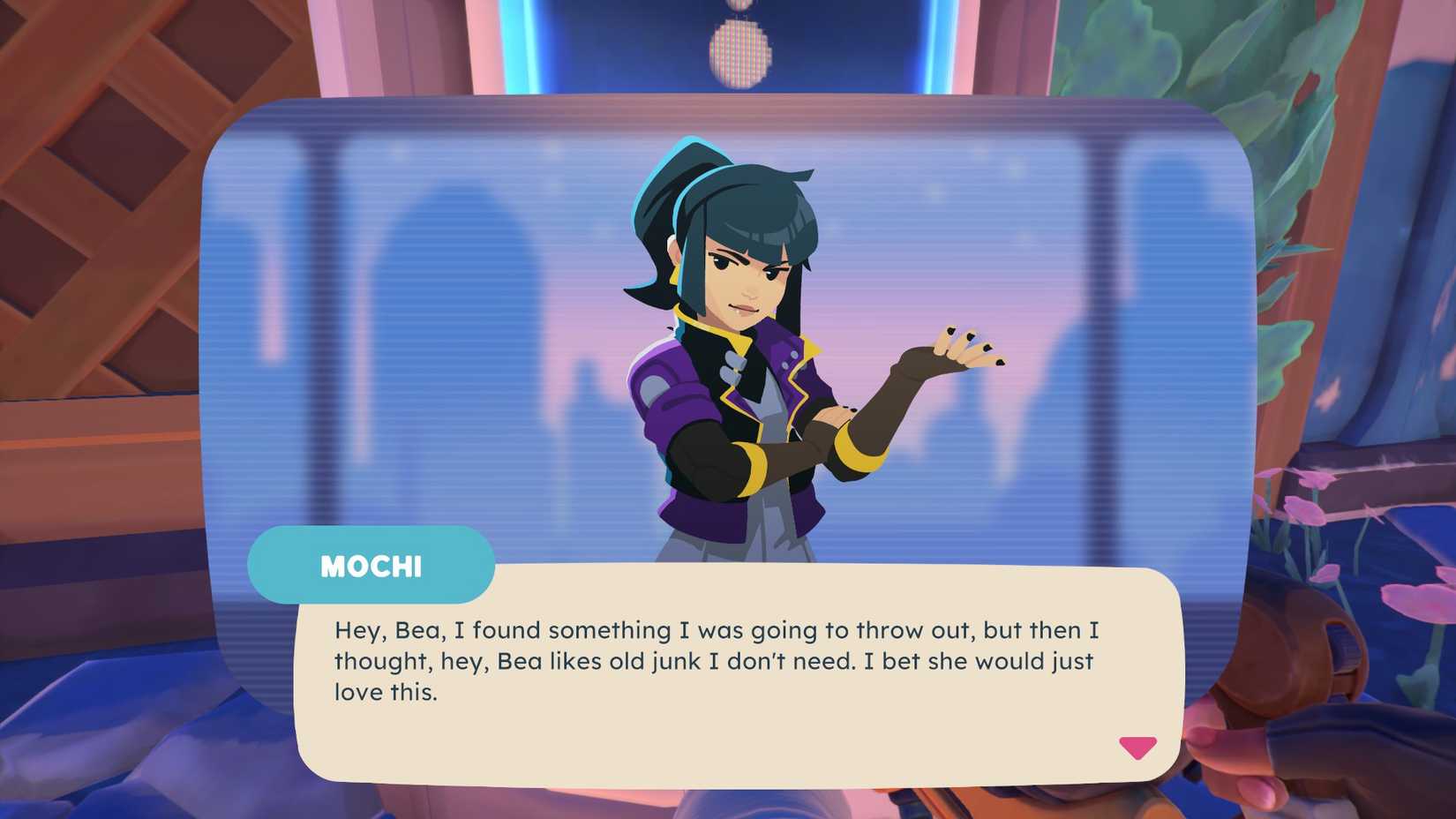The image size is (1456, 819).
Task: Click the teal MOCHI nameplate tab
Action: [x=371, y=566]
